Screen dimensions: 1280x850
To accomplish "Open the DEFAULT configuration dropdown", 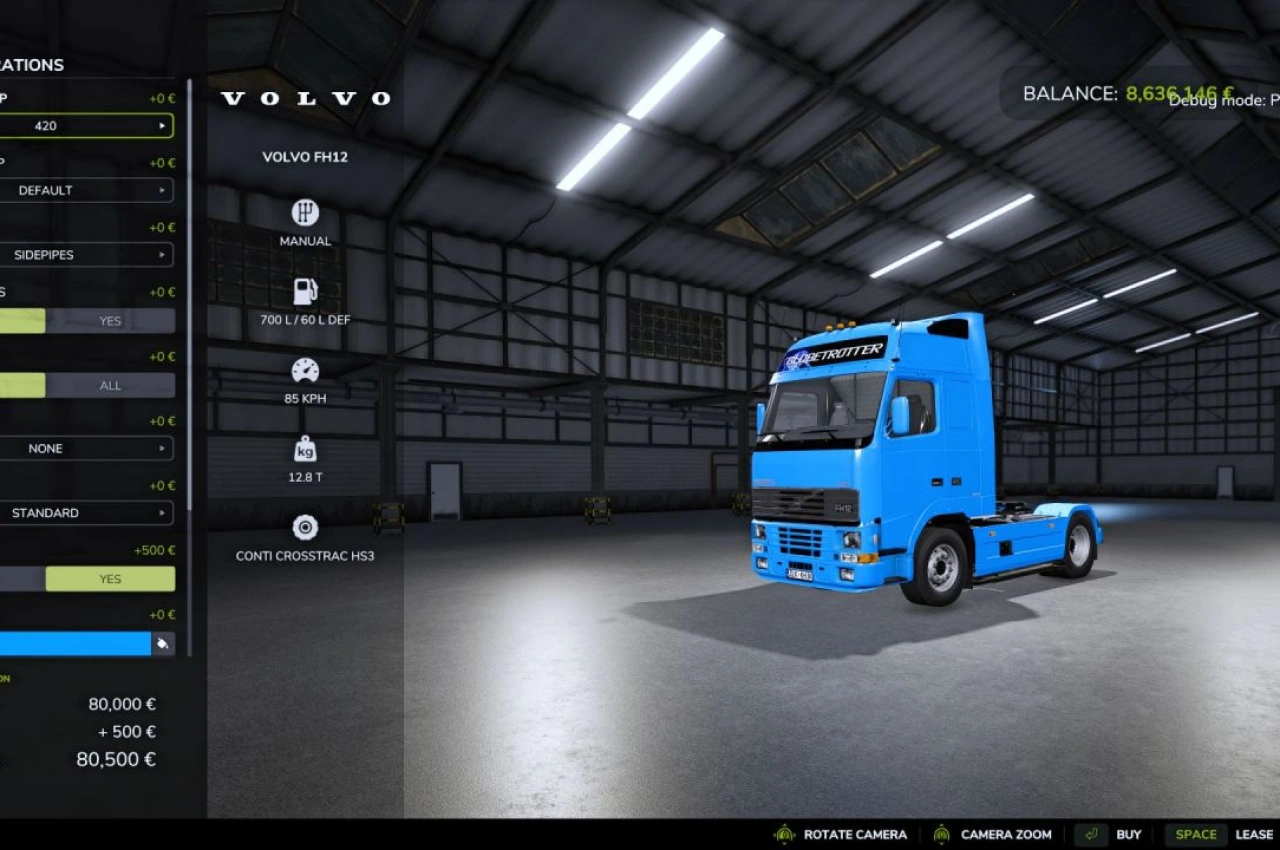I will click(x=88, y=190).
